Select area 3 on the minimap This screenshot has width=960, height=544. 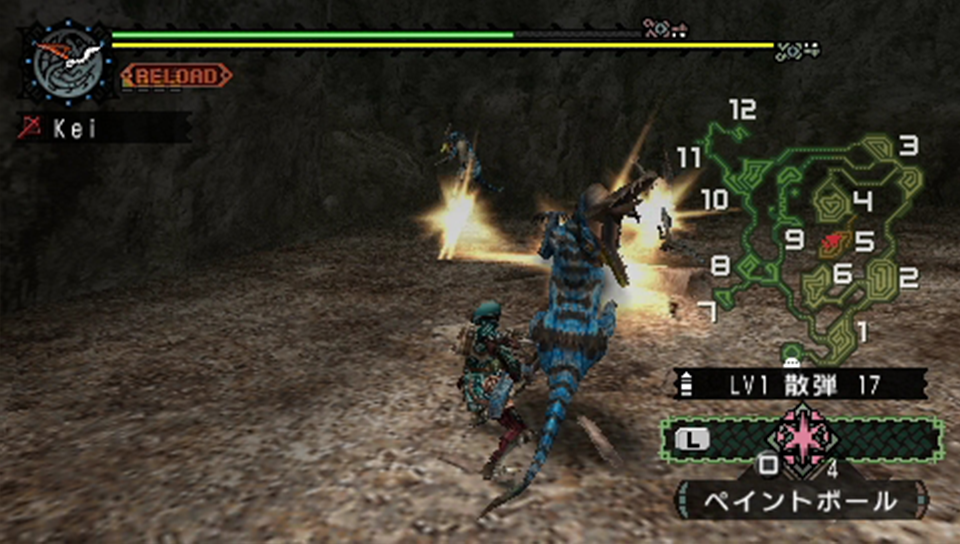(907, 147)
